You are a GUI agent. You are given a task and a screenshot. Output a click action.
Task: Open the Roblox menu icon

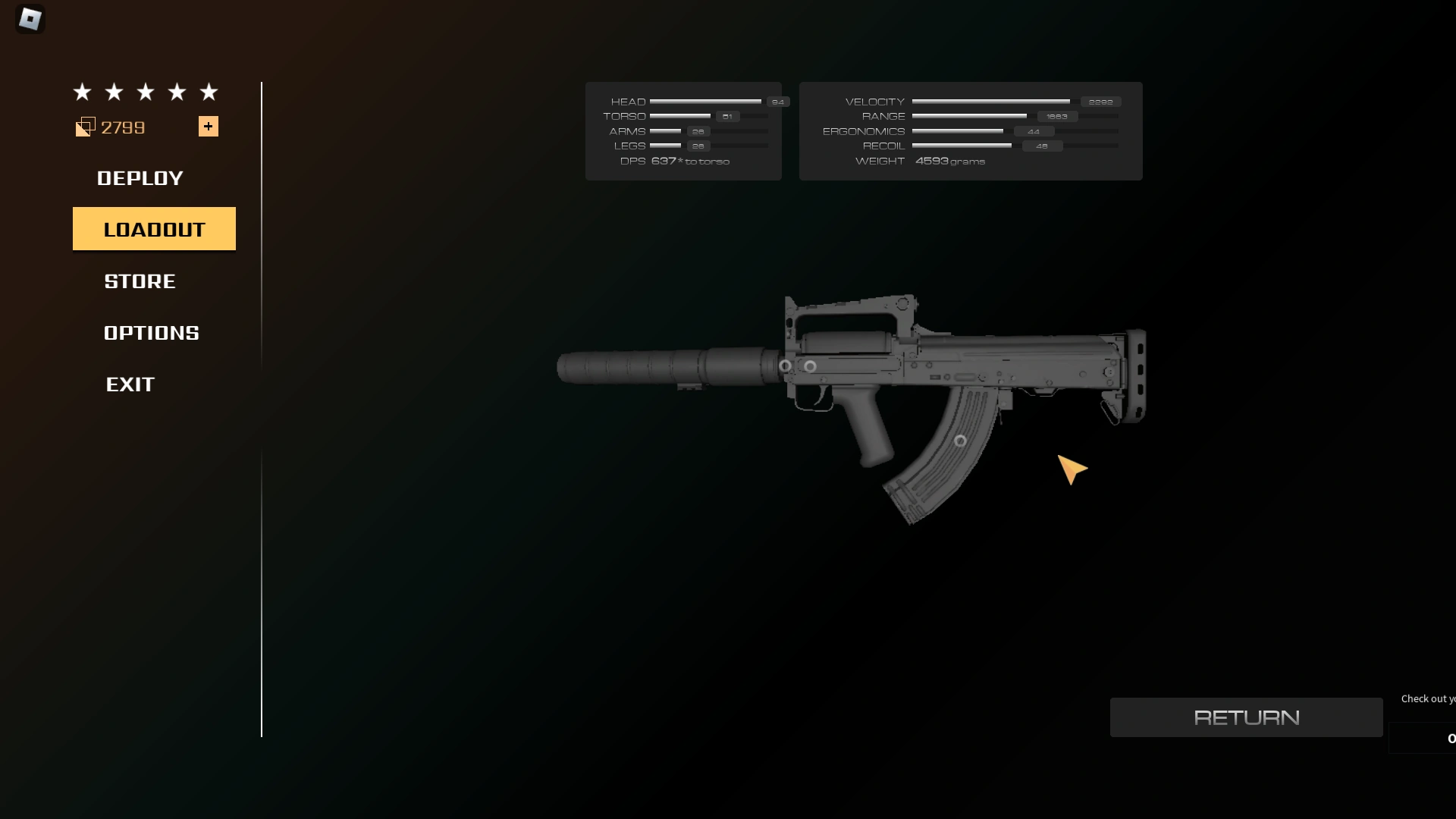click(x=30, y=19)
